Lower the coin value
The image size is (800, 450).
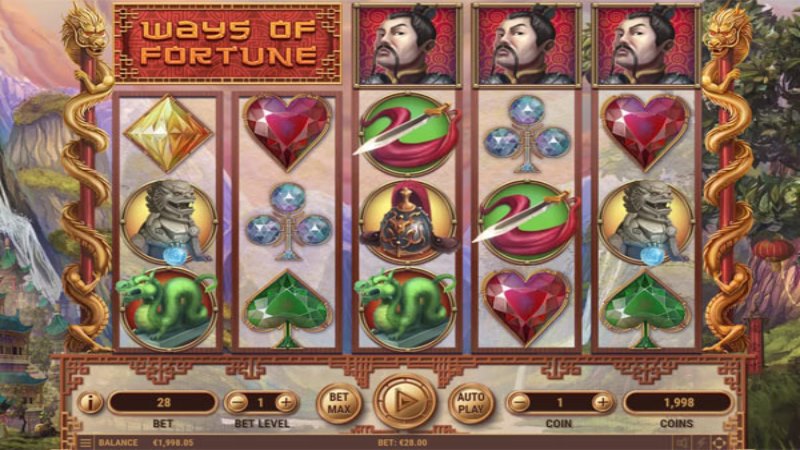point(518,403)
